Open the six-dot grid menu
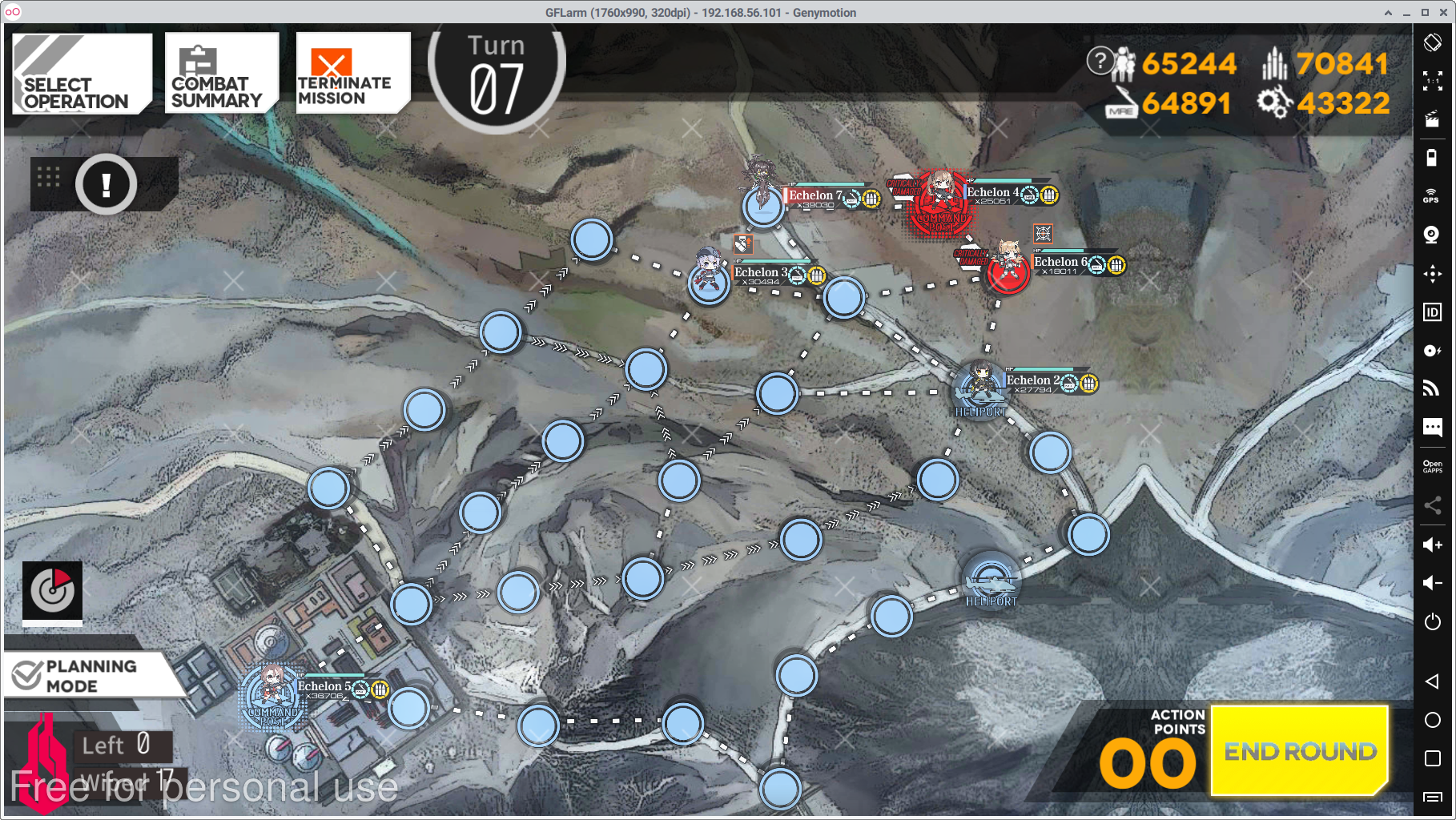Image resolution: width=1456 pixels, height=820 pixels. [x=49, y=177]
